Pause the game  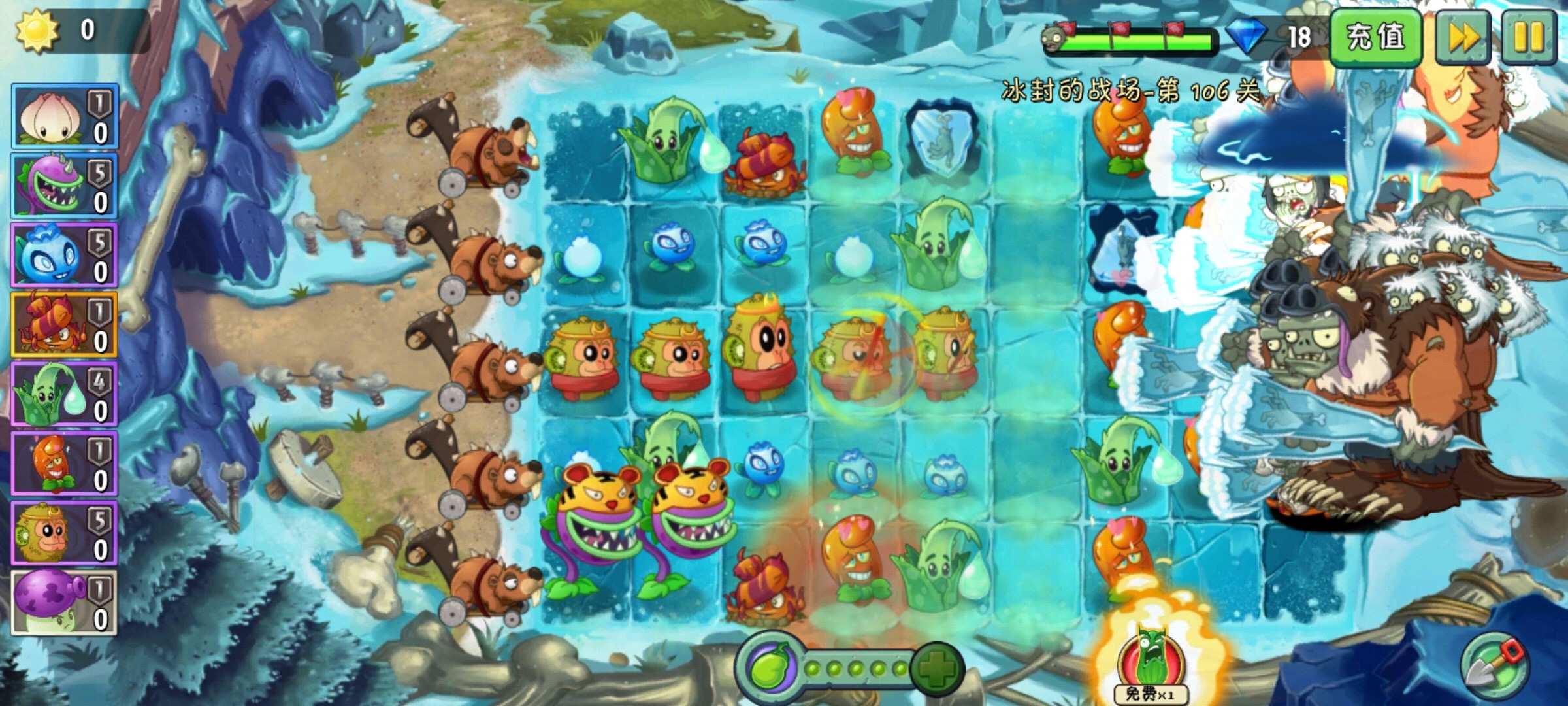1528,37
